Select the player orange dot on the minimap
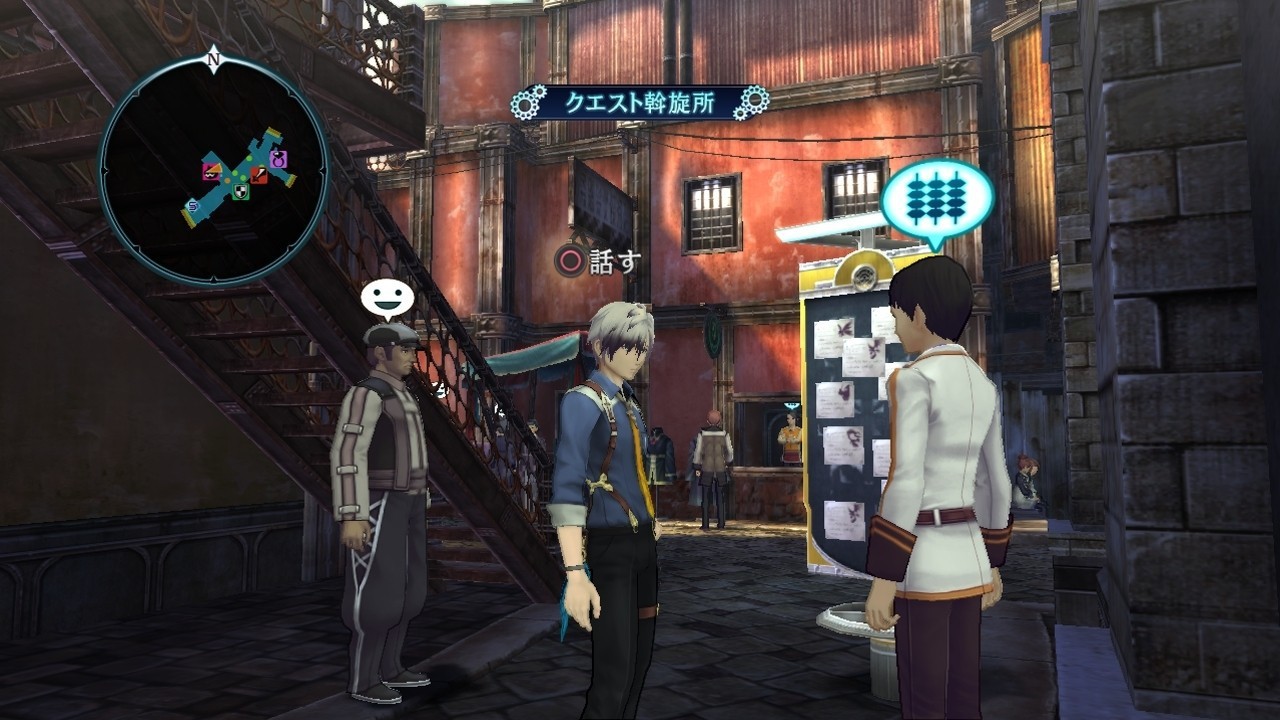Image resolution: width=1280 pixels, height=720 pixels. 228,180
